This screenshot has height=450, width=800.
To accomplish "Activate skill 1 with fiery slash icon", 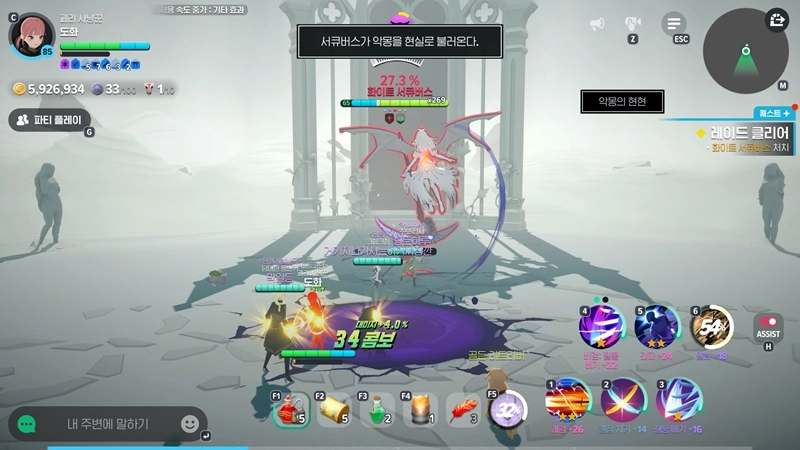I will [x=567, y=400].
